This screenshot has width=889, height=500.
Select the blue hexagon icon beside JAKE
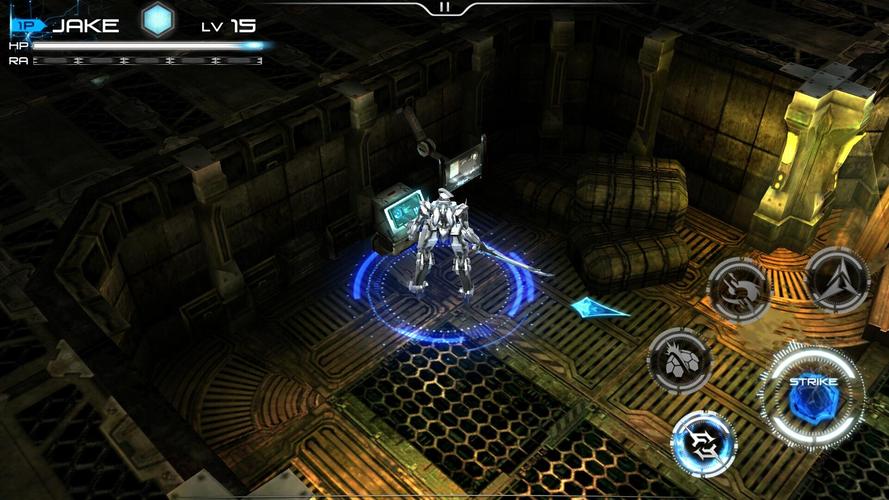pos(157,21)
